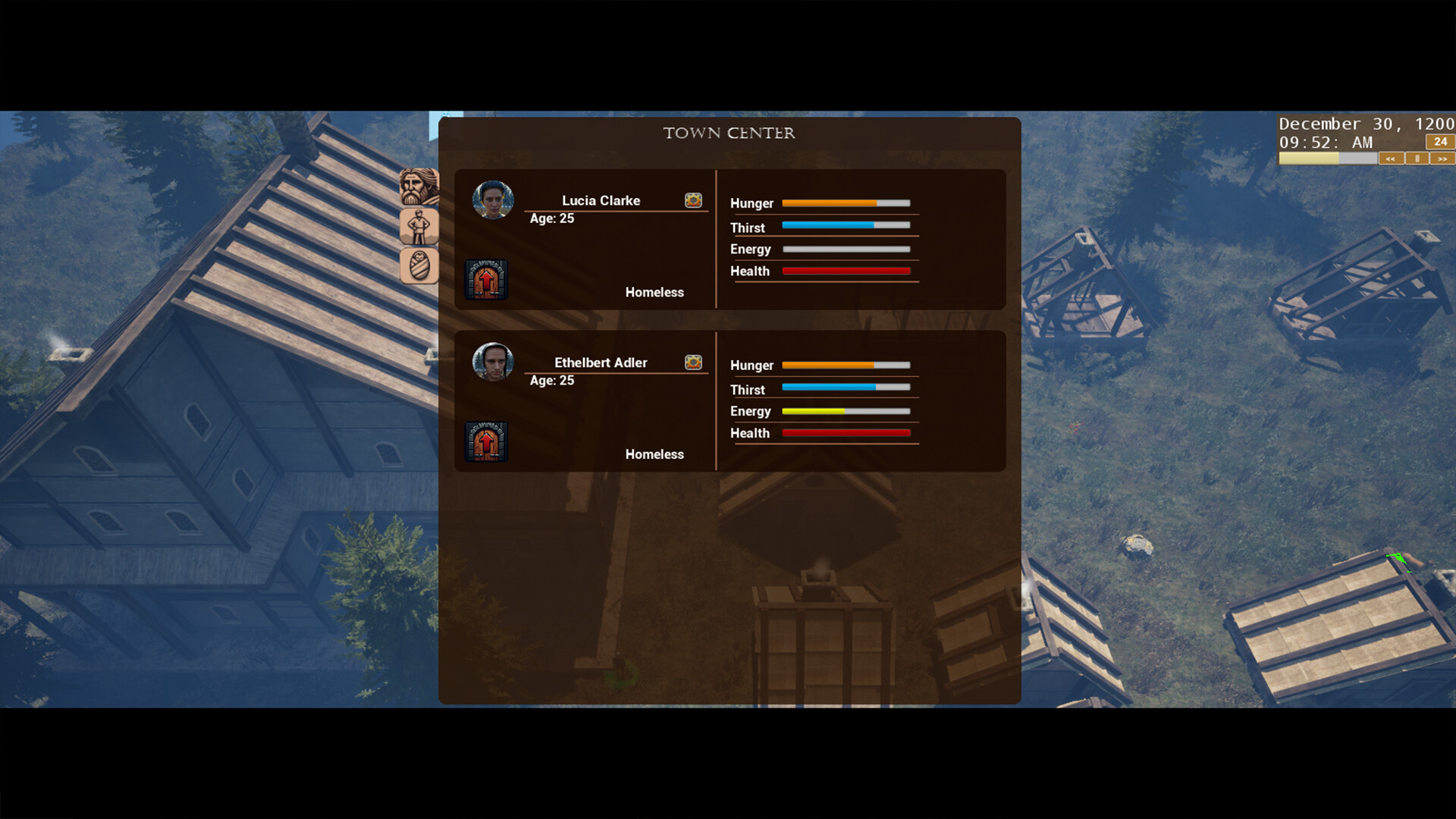Viewport: 1456px width, 819px height.
Task: Click Lucia Clarke's red door upgrade icon
Action: point(485,279)
